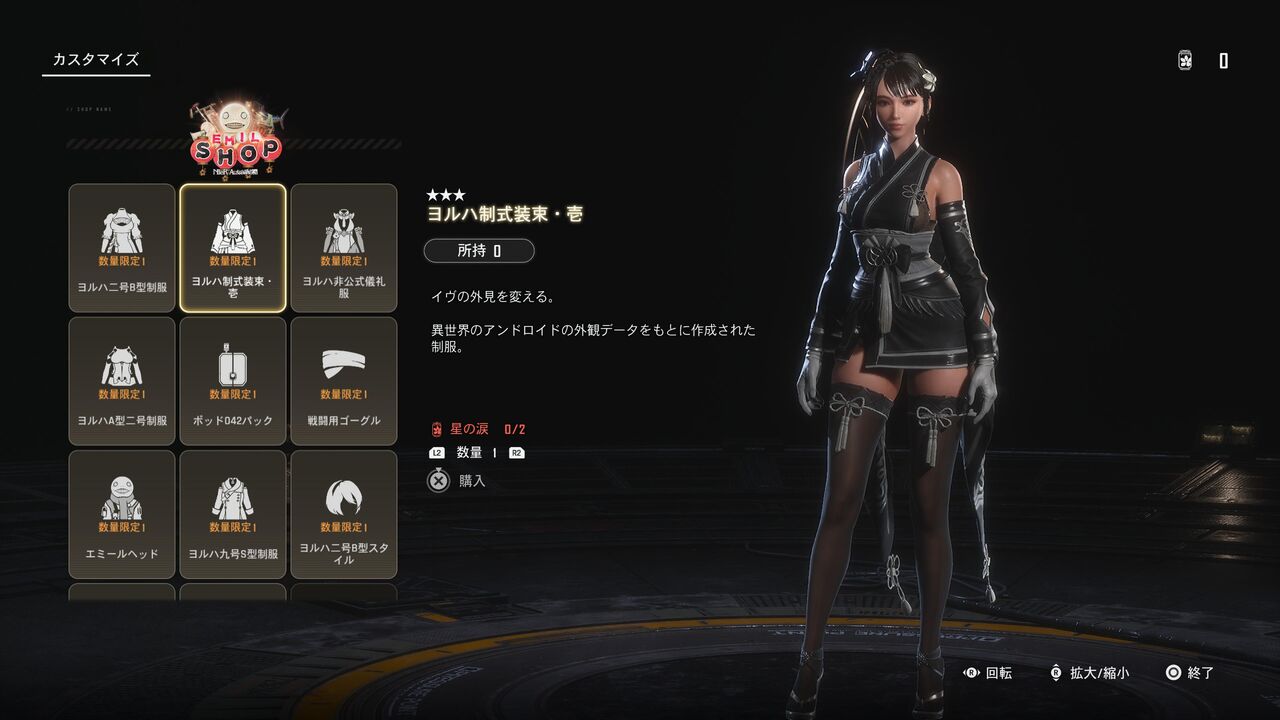Screen dimensions: 1280x720
Task: Select the ポッド042パック item tile
Action: pos(233,380)
